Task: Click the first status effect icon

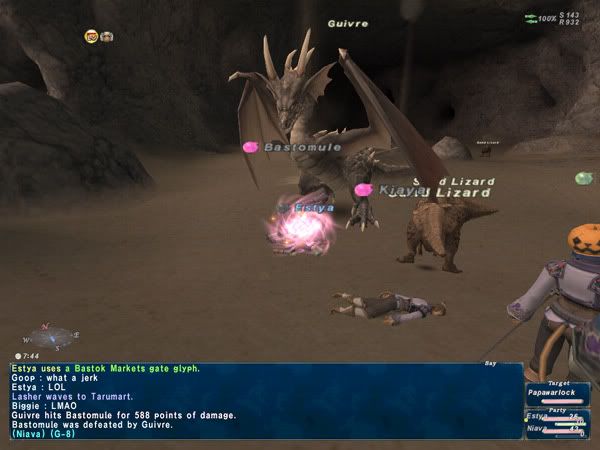Action: tap(91, 37)
